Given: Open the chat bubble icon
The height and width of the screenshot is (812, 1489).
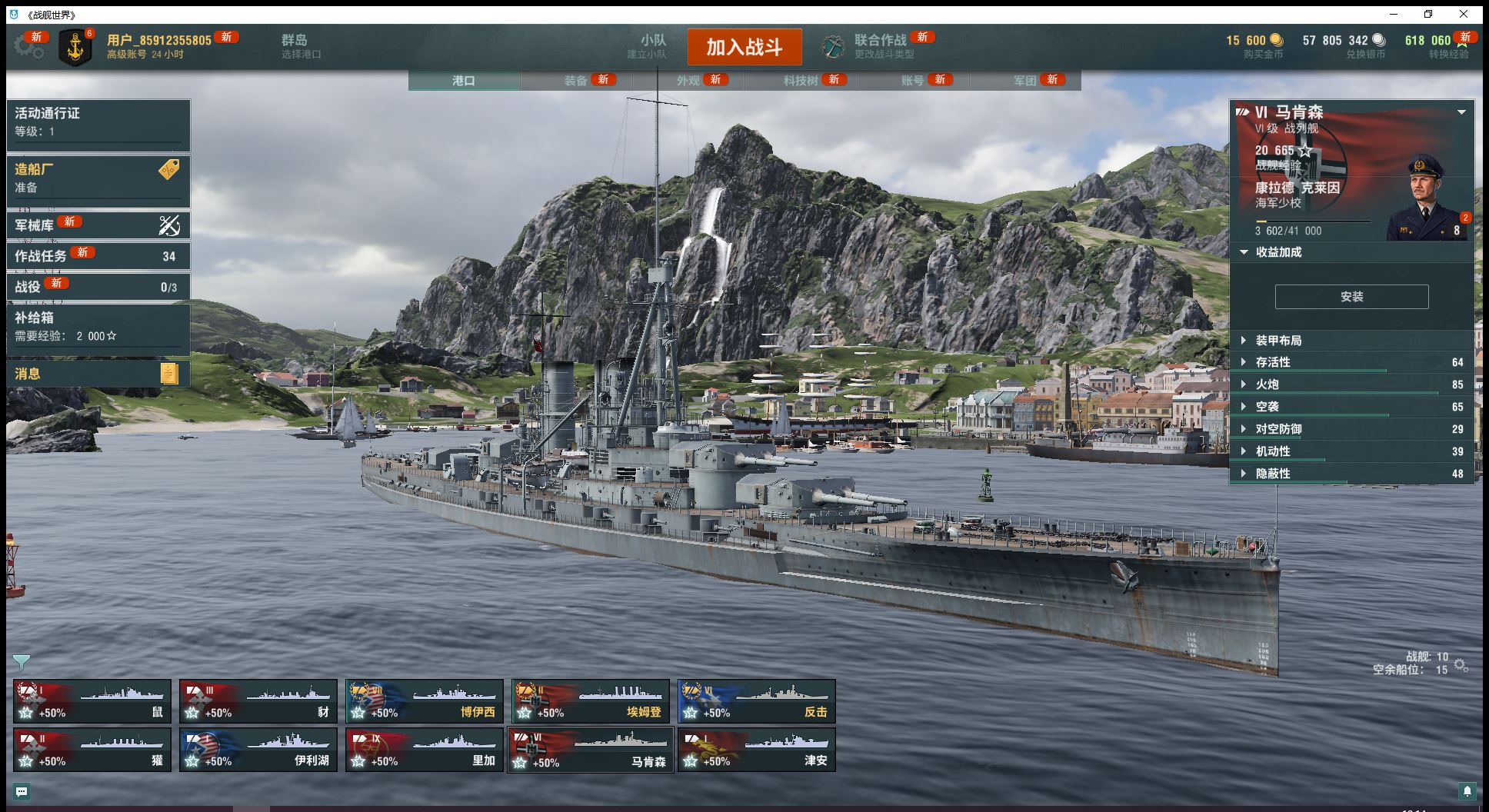Looking at the screenshot, I should 22,791.
